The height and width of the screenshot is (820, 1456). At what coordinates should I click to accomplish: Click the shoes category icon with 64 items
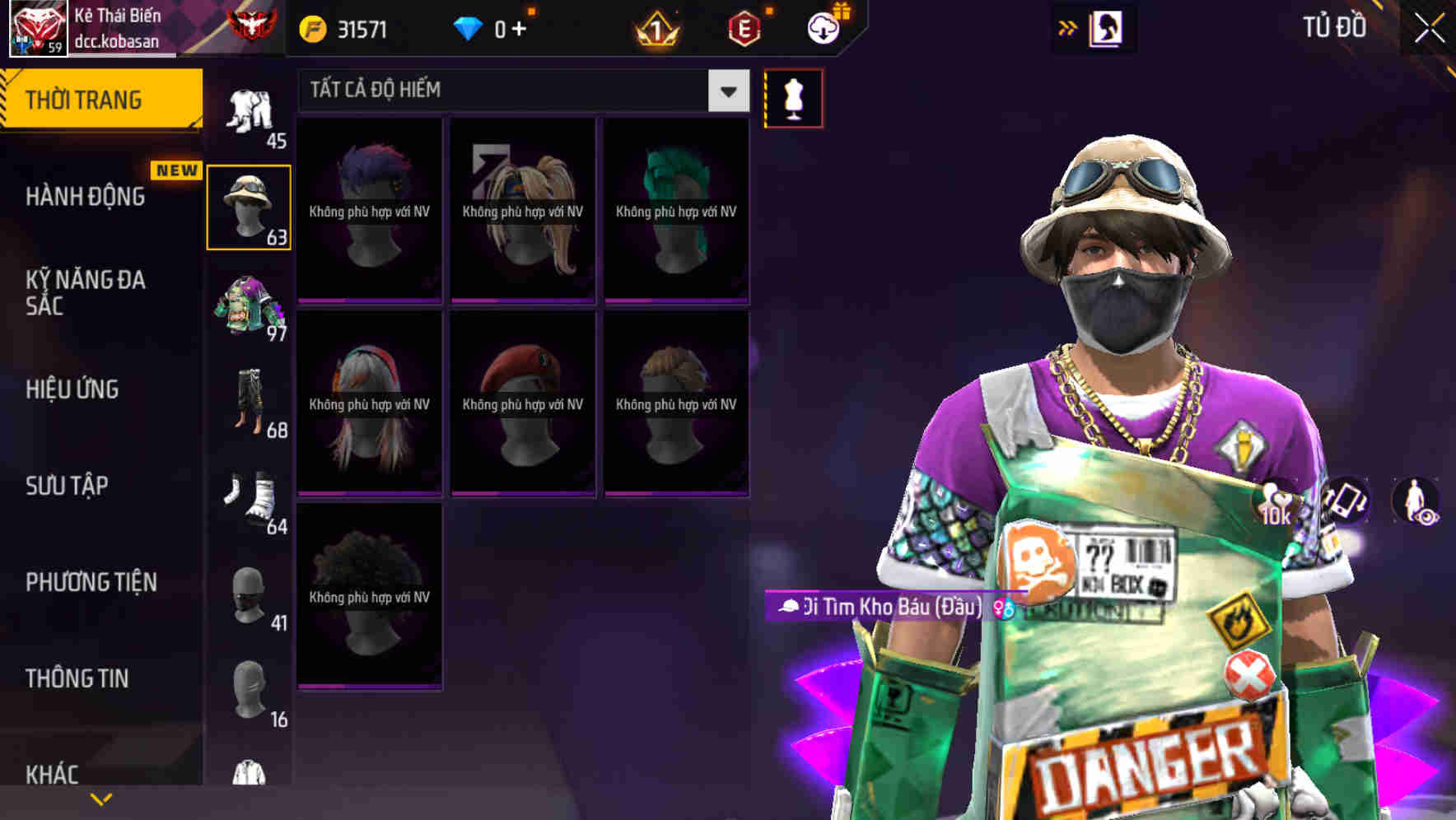pos(249,502)
